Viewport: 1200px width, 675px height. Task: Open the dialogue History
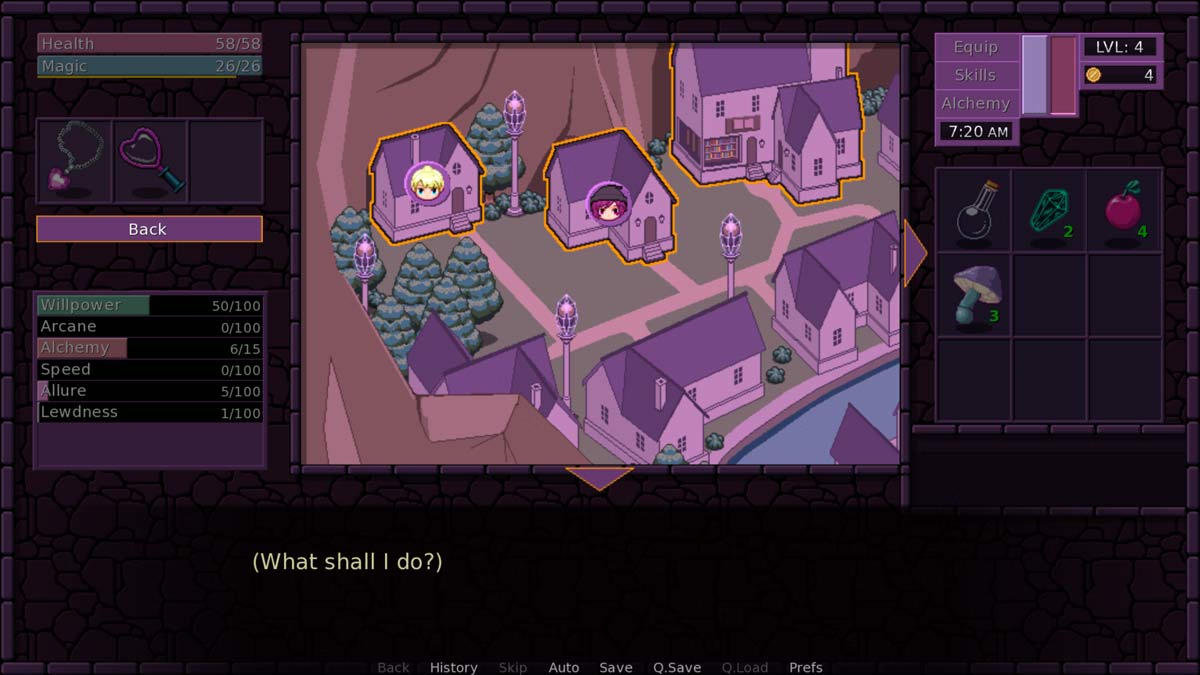pyautogui.click(x=453, y=667)
